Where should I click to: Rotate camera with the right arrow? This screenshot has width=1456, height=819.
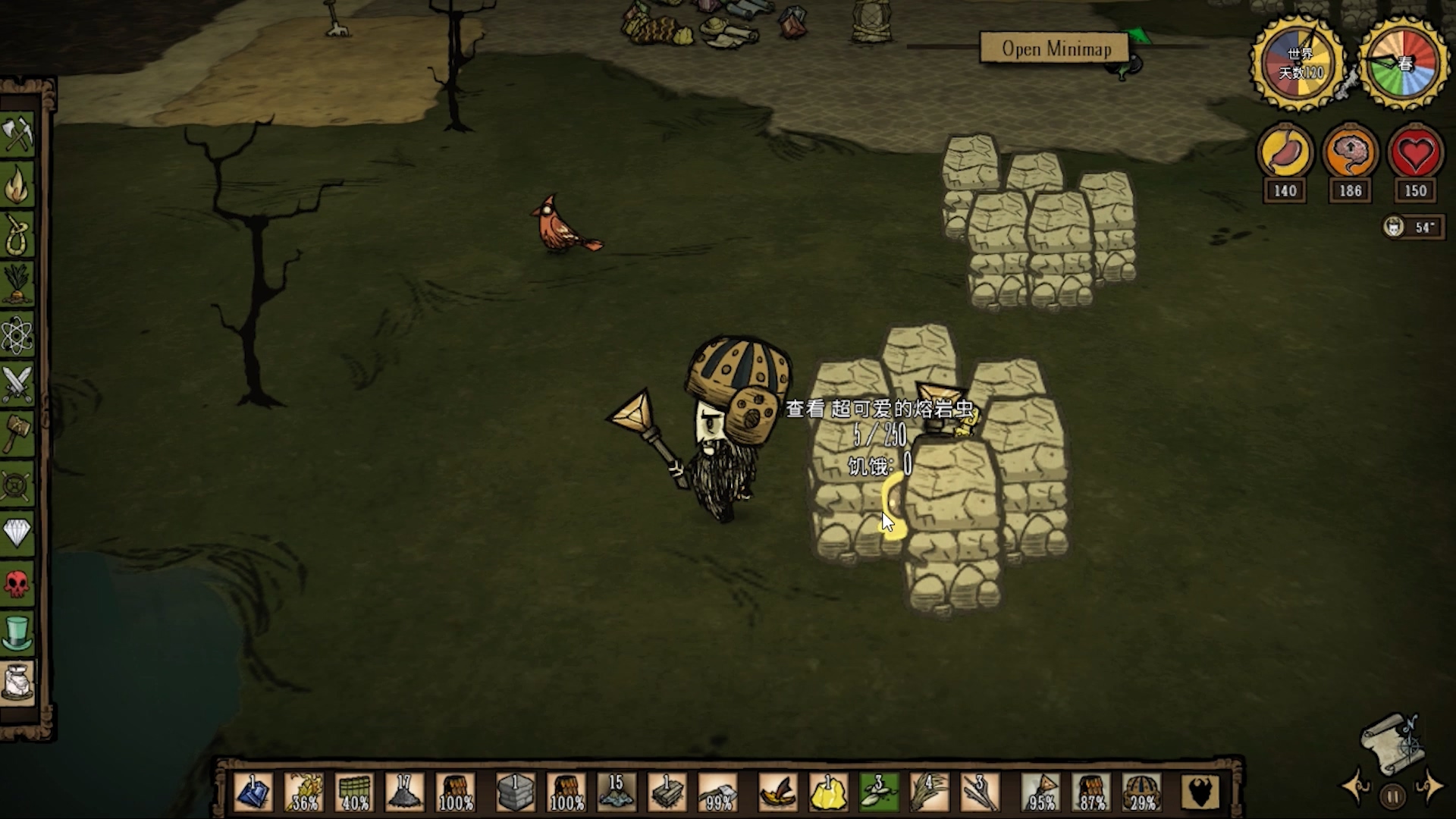[x=1430, y=786]
